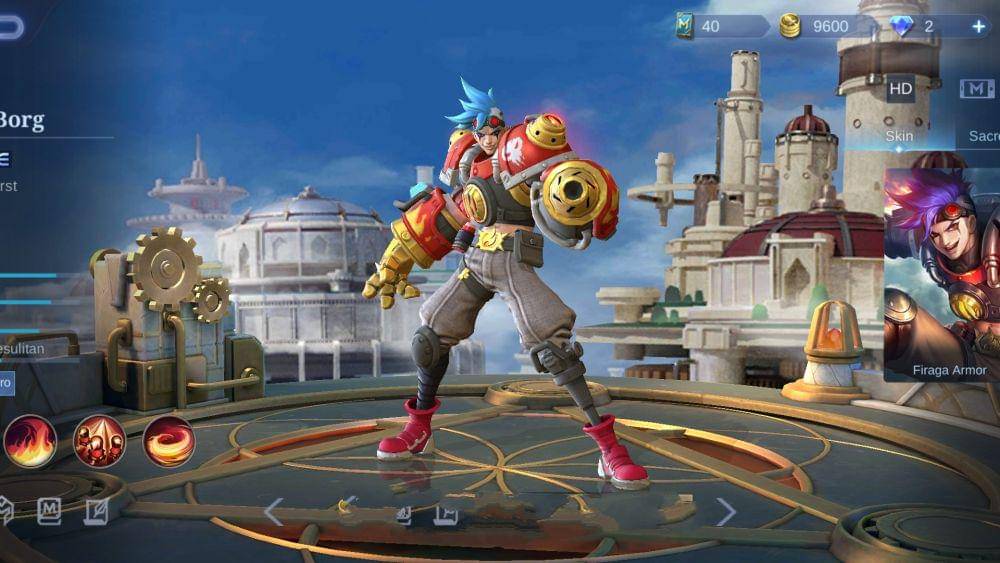Viewport: 1000px width, 563px height.
Task: Go to the previous hero with left arrow
Action: [x=273, y=512]
